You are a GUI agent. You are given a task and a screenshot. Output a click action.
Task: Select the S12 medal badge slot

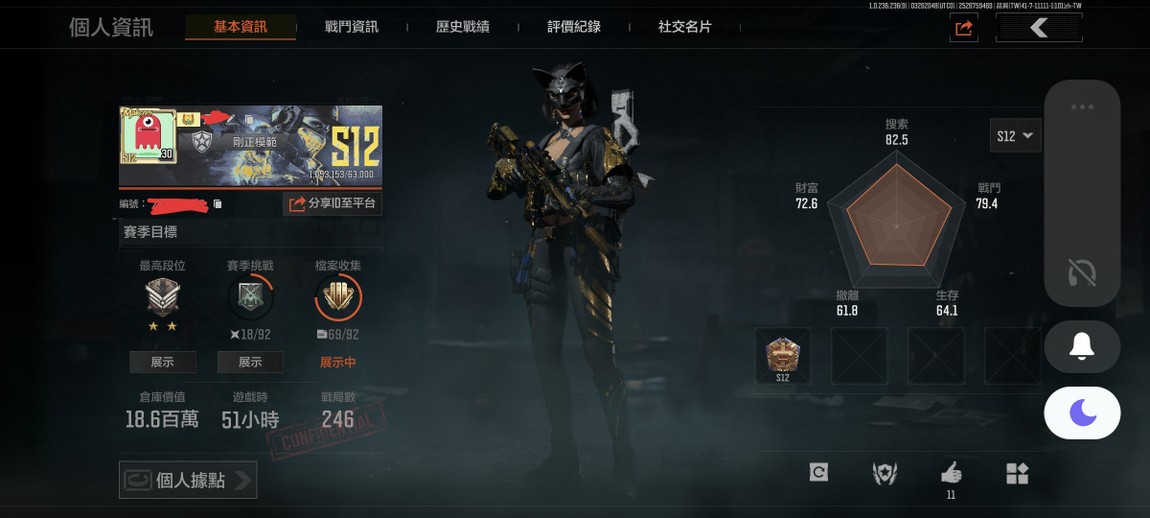click(x=782, y=355)
